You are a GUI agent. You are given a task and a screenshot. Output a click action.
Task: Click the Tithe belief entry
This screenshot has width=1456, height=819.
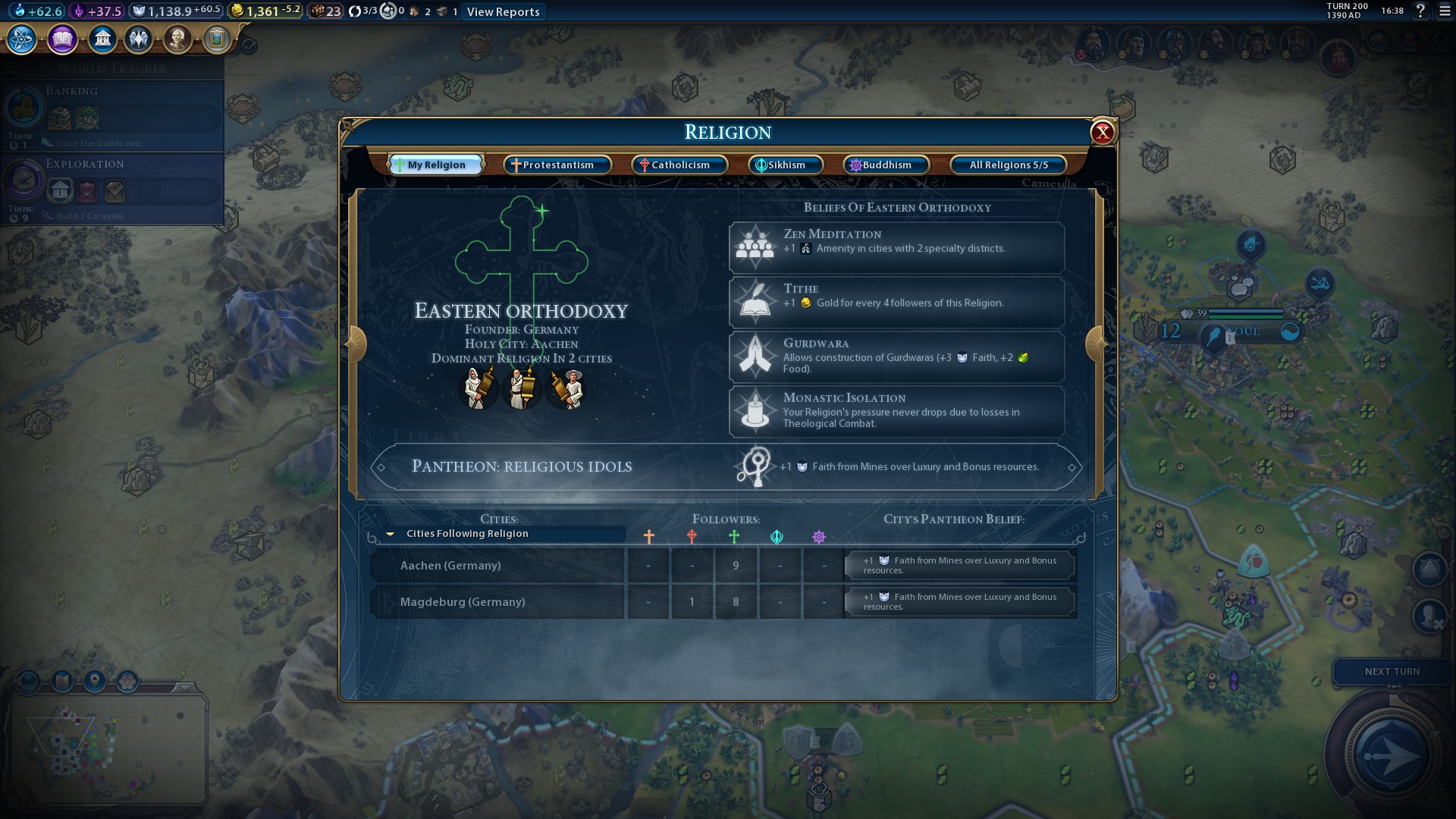point(896,302)
